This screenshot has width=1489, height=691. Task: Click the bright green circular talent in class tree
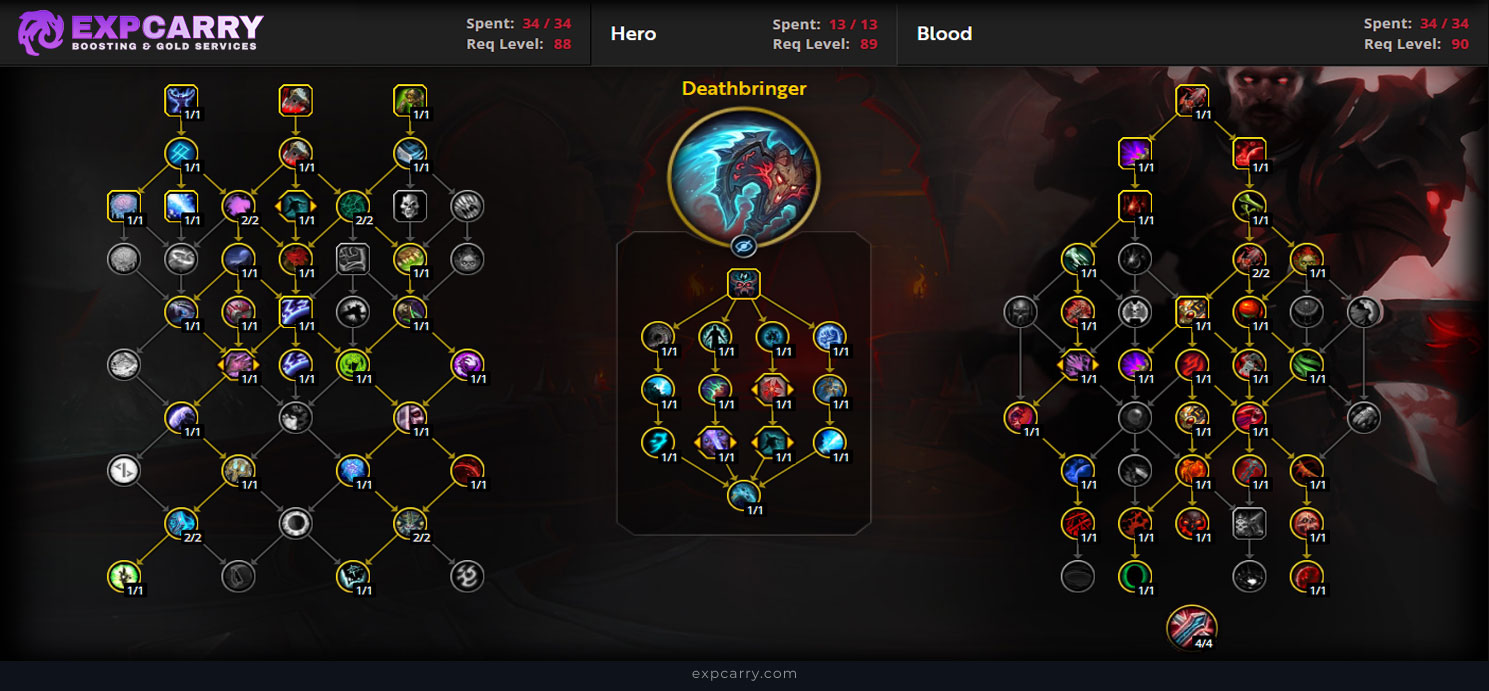click(352, 364)
